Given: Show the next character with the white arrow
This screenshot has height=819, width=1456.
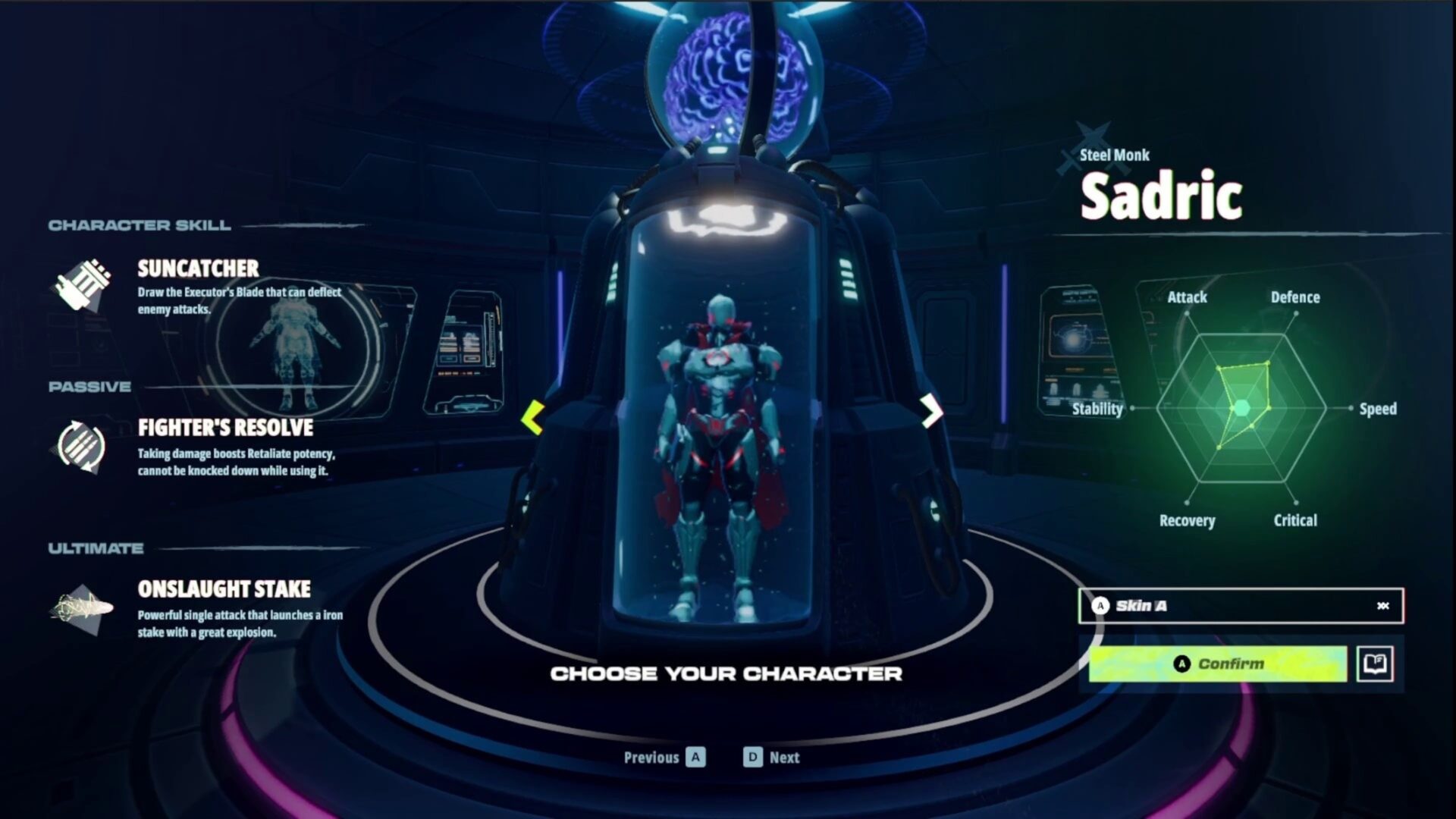Looking at the screenshot, I should pos(931,412).
